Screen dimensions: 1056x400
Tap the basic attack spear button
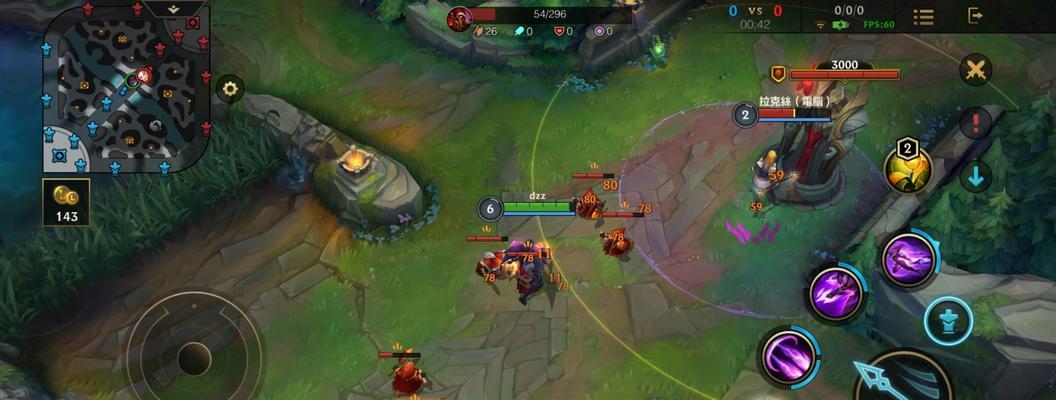click(900, 380)
